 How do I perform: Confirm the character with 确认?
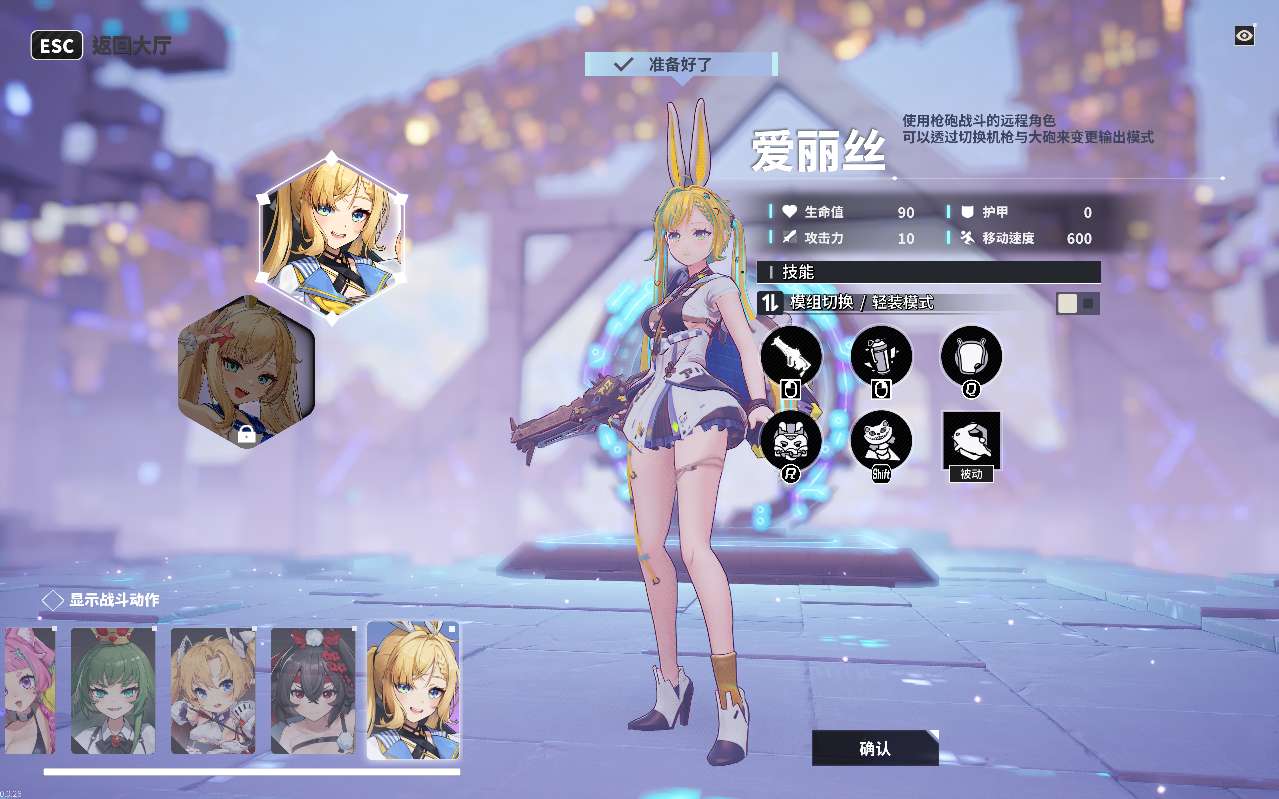pyautogui.click(x=875, y=748)
